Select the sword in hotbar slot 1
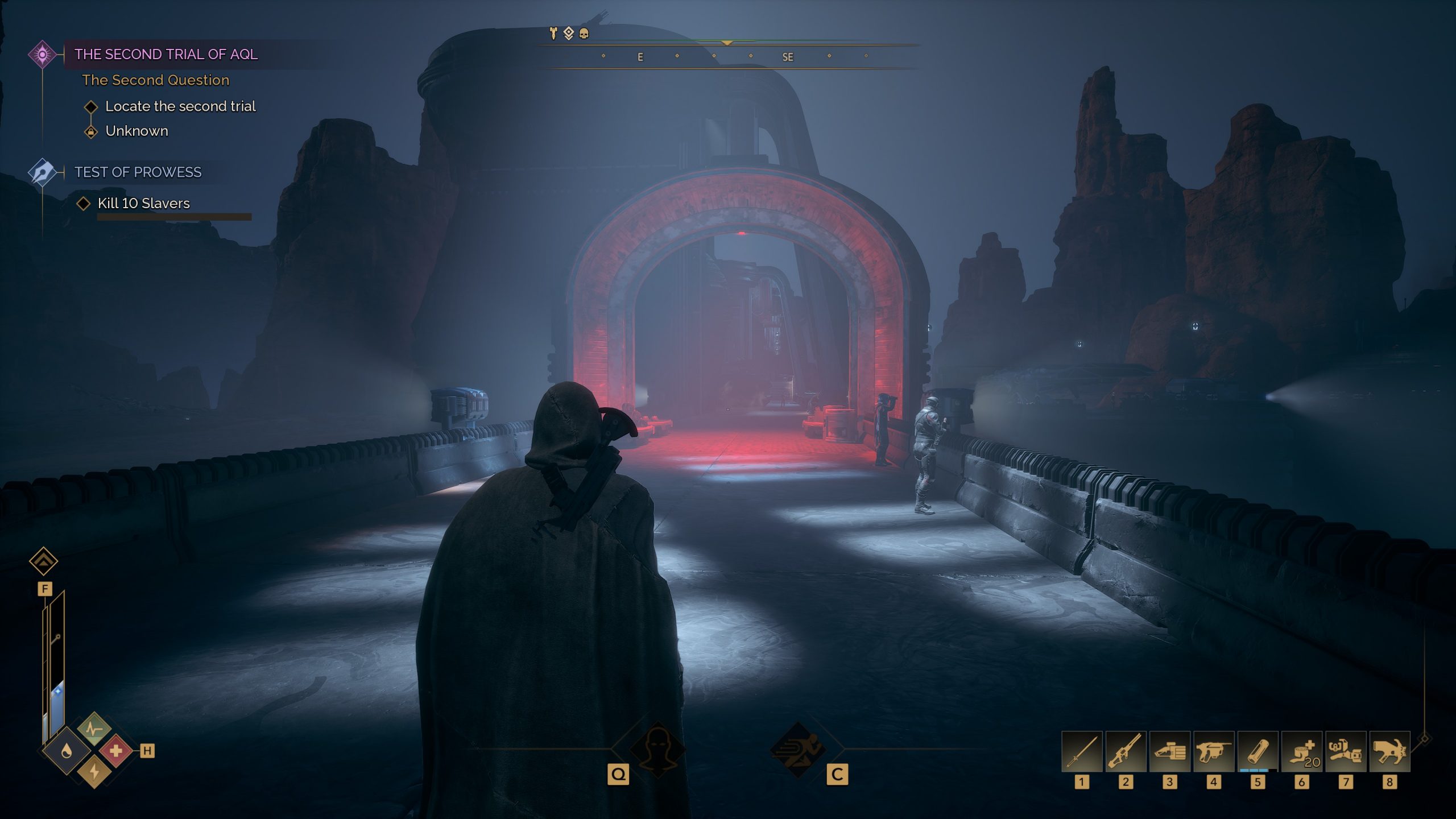The height and width of the screenshot is (819, 1456). (x=1082, y=751)
